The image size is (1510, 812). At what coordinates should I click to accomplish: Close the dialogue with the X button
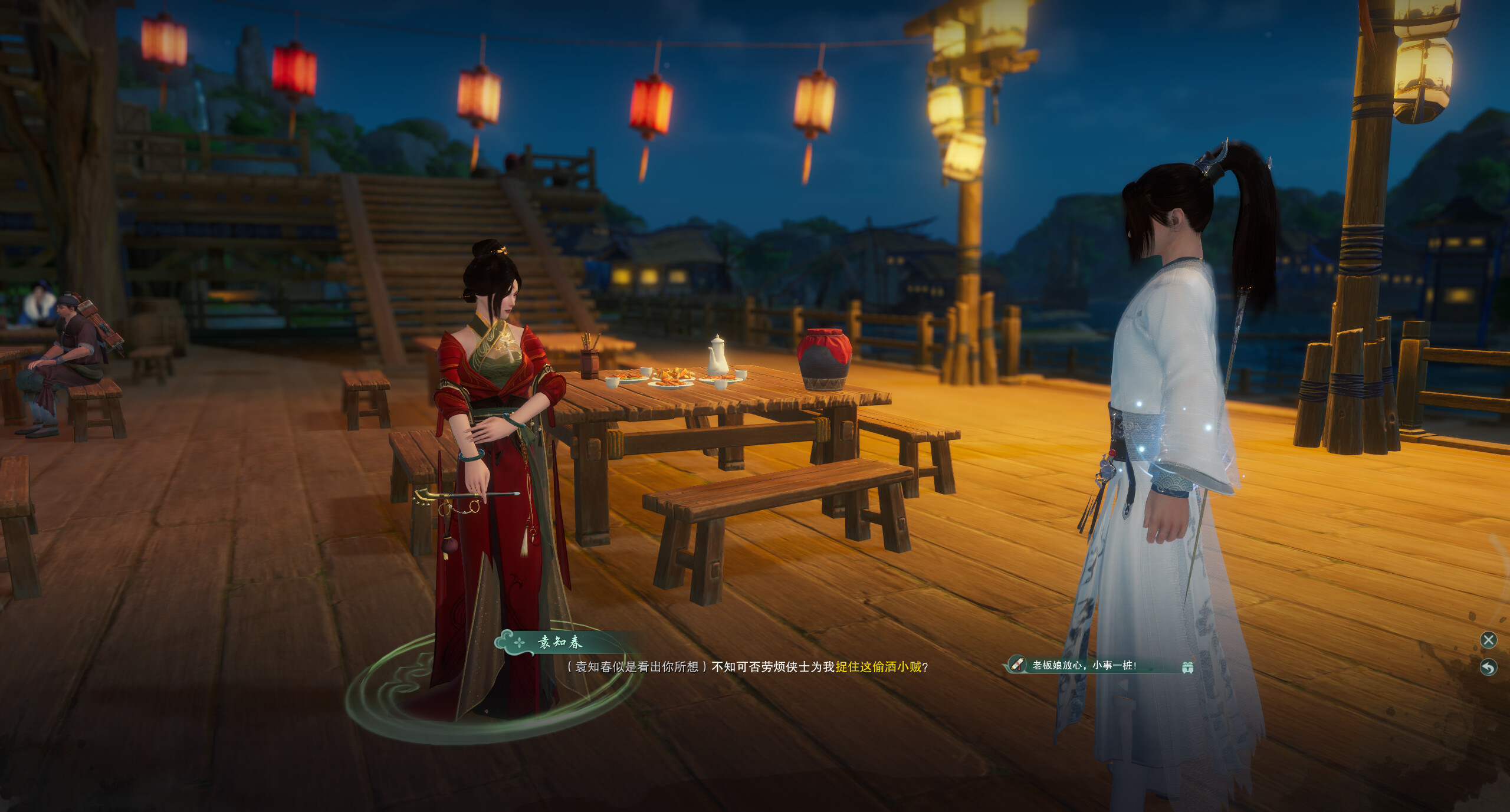pos(1488,640)
